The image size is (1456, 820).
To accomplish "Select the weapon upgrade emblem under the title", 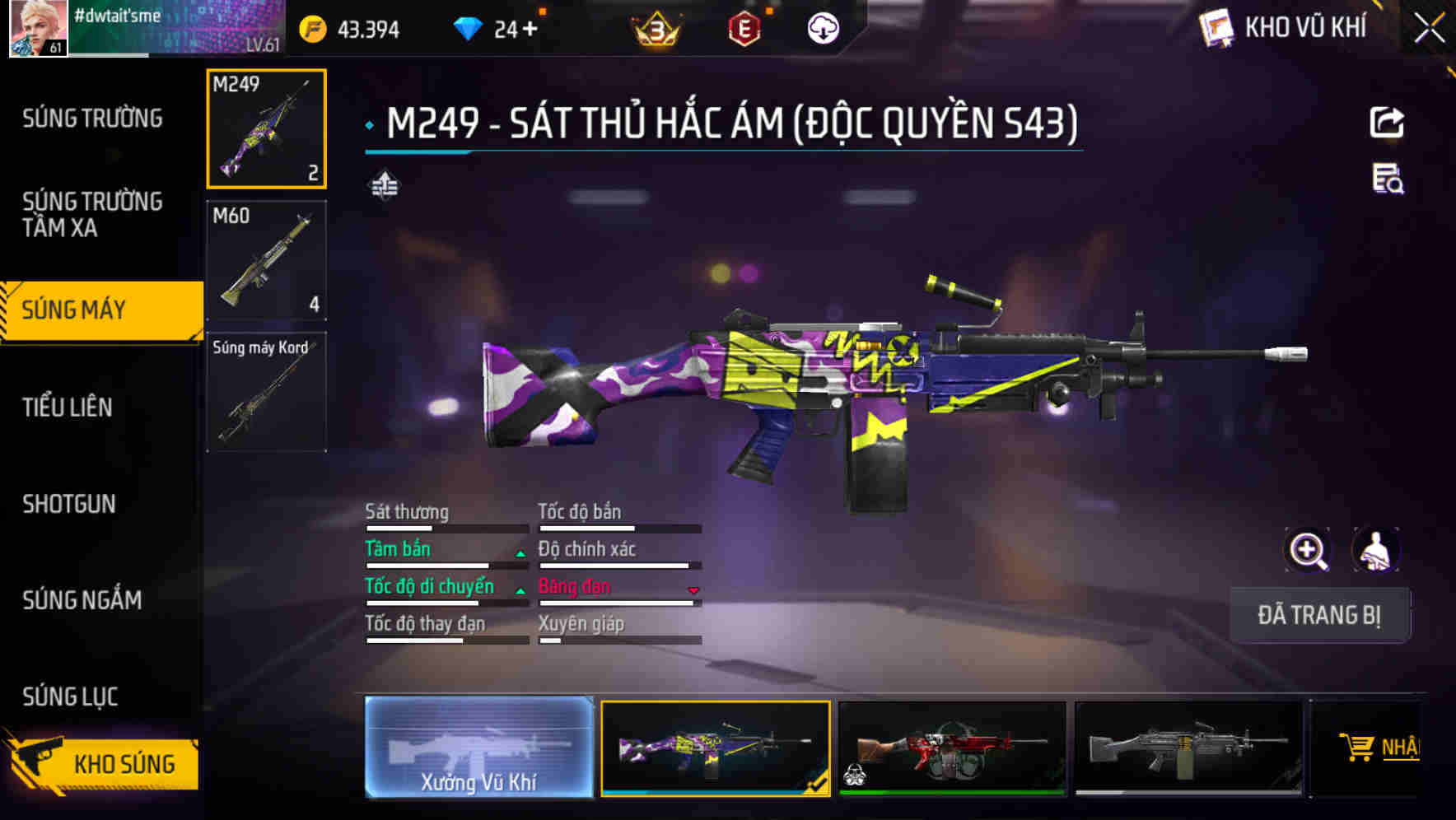I will point(385,184).
